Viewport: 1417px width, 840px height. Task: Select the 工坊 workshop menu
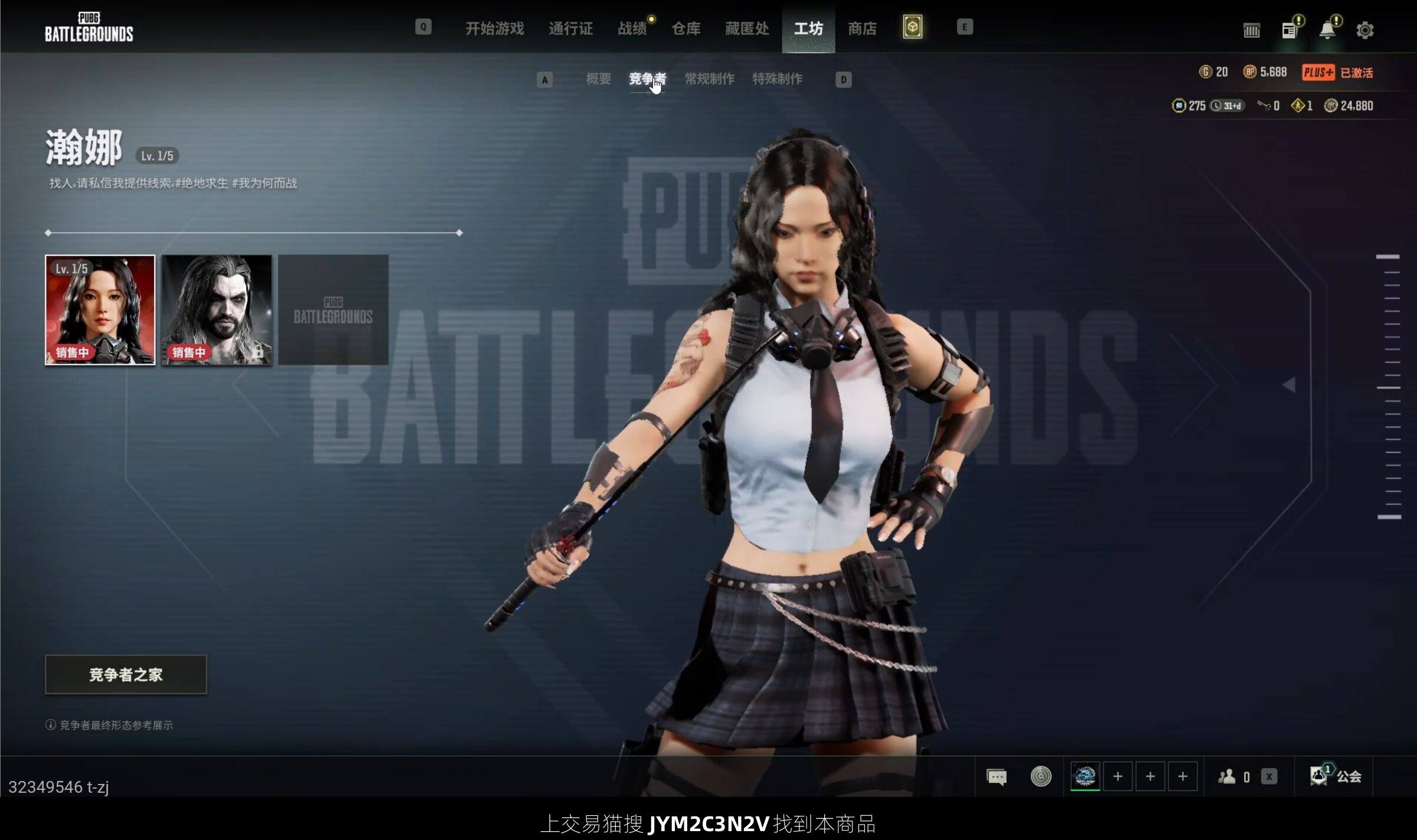coord(808,28)
